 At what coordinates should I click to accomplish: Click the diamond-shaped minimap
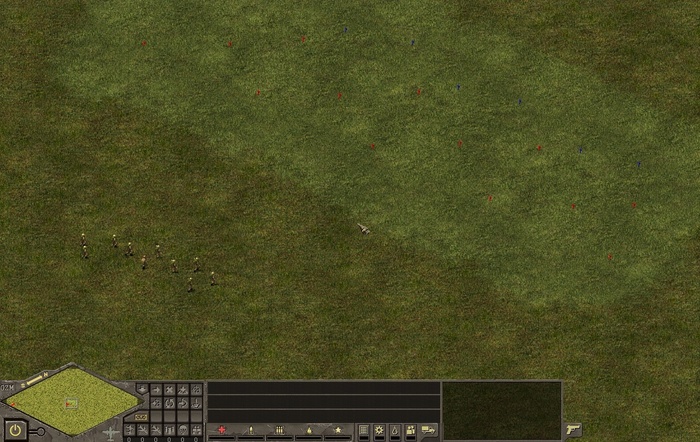tap(70, 400)
